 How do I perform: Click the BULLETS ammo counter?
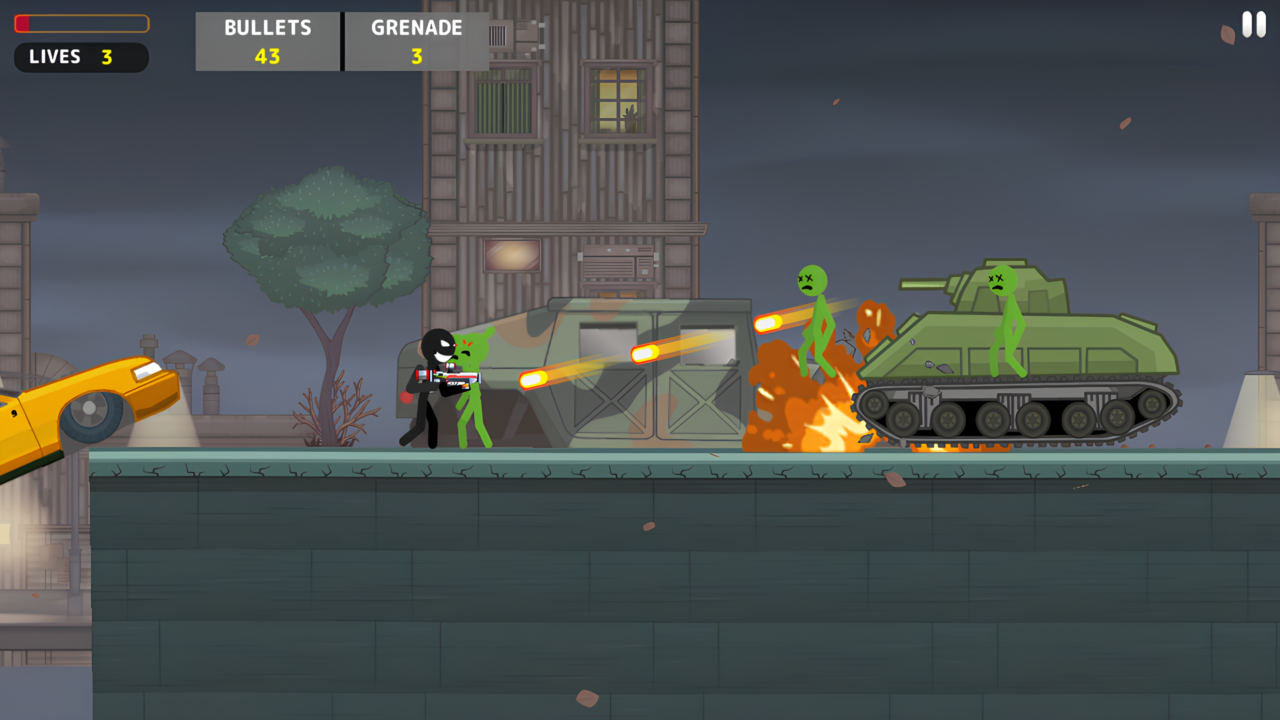(267, 41)
